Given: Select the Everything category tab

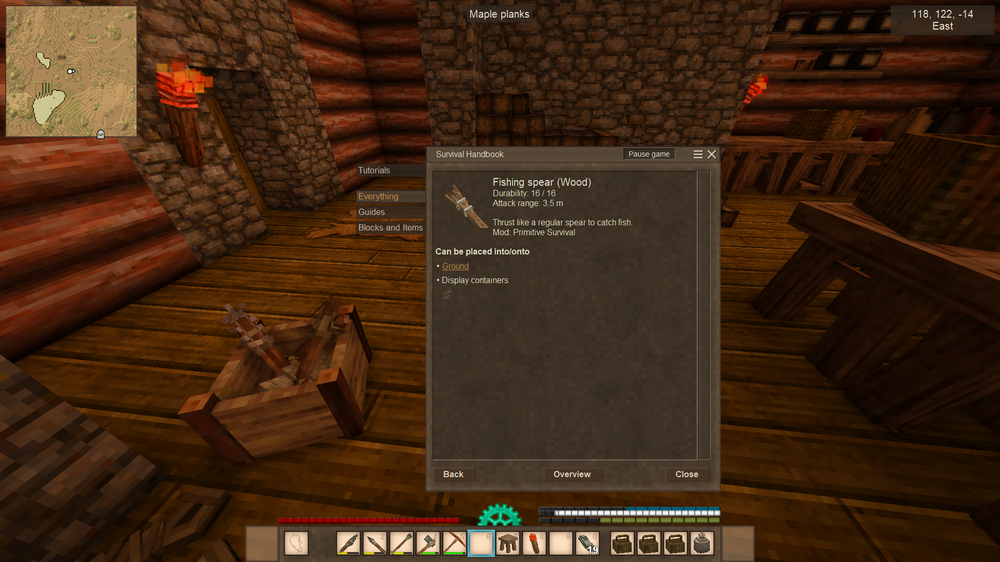Looking at the screenshot, I should (379, 197).
